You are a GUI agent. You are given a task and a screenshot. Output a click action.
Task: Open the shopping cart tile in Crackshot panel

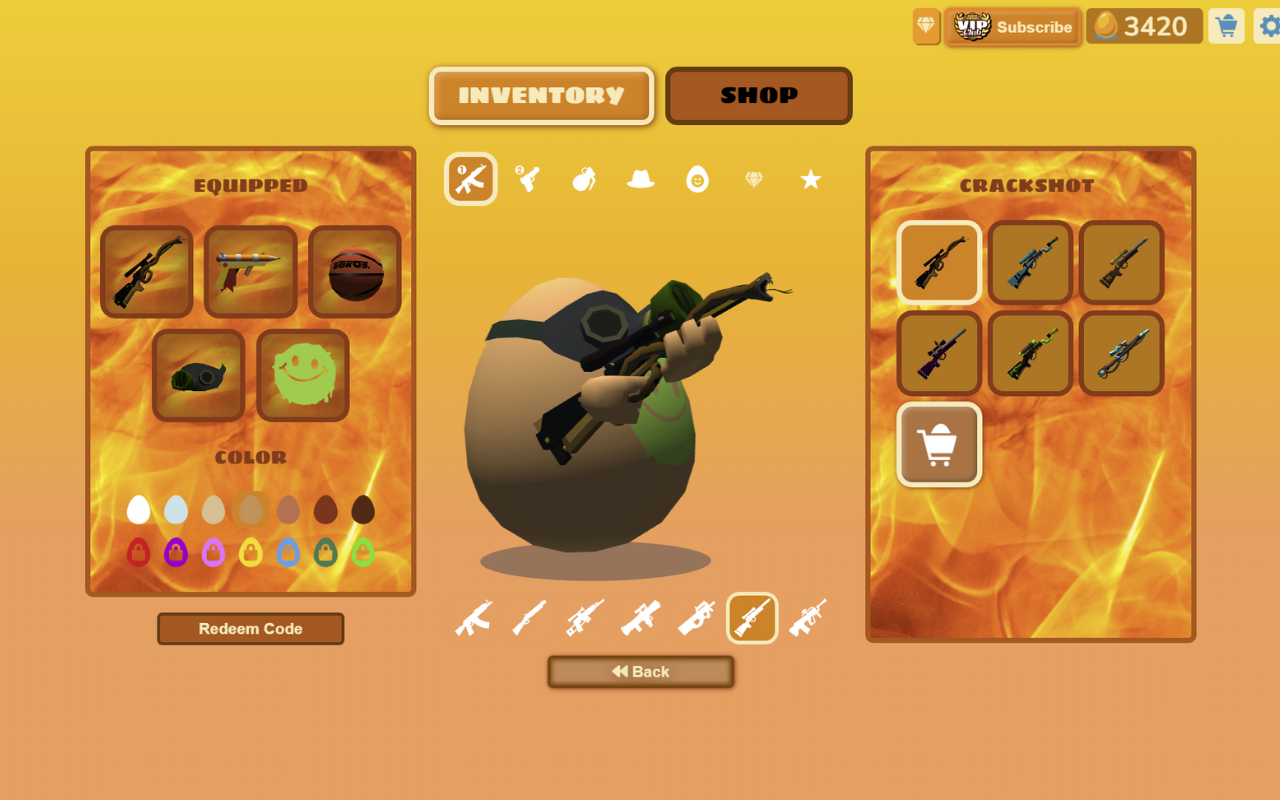point(939,444)
